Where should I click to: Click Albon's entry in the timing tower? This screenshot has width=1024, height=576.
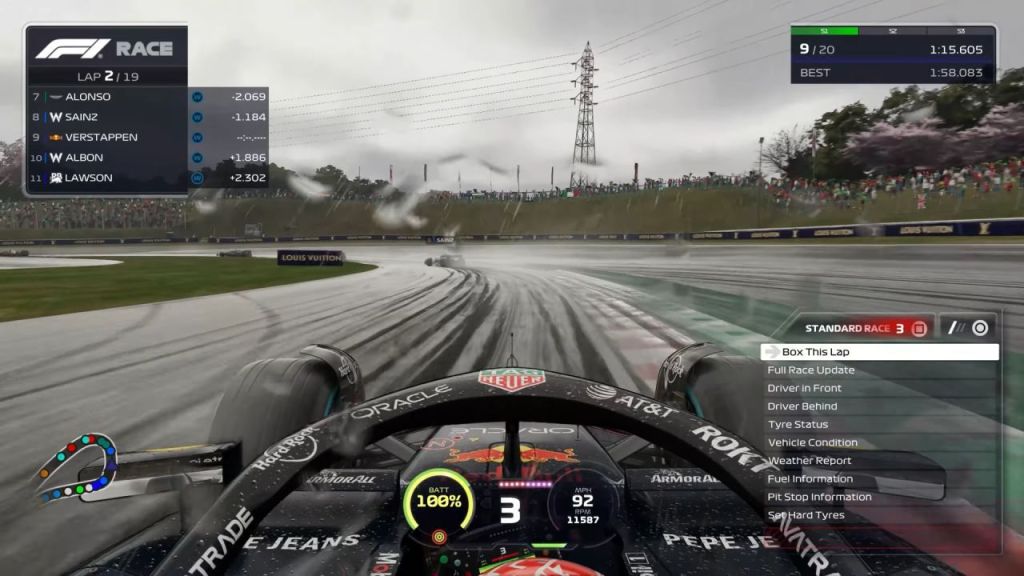[107, 157]
